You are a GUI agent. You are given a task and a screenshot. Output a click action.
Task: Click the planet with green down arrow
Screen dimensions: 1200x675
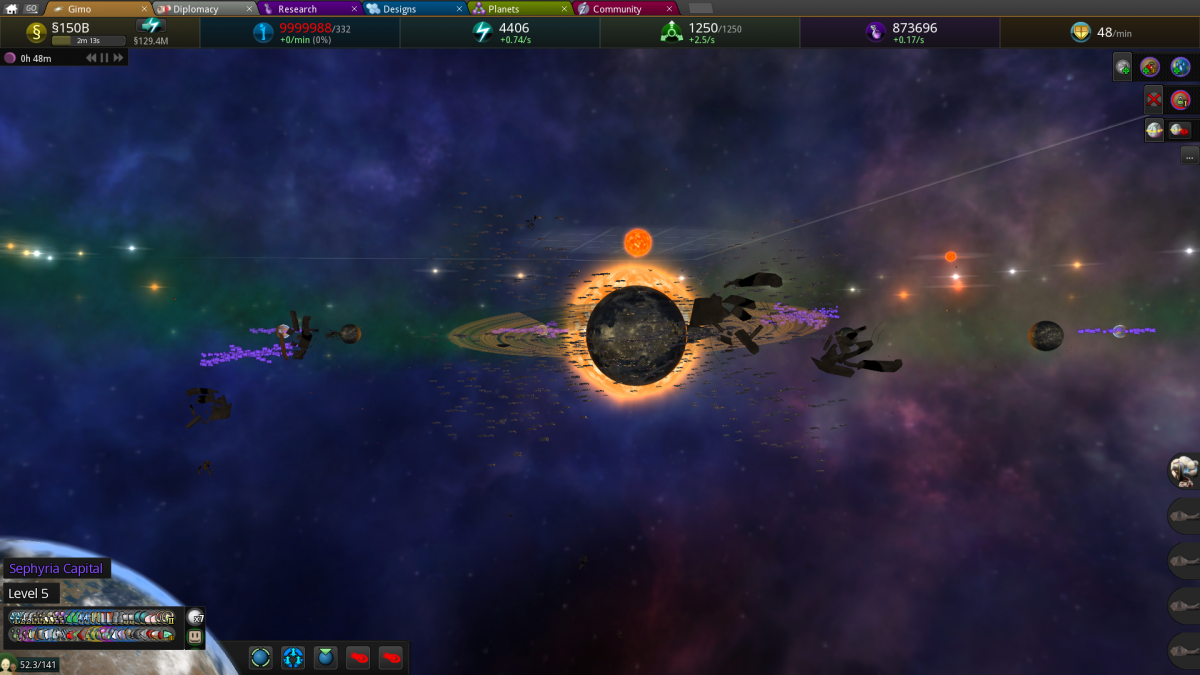point(325,657)
